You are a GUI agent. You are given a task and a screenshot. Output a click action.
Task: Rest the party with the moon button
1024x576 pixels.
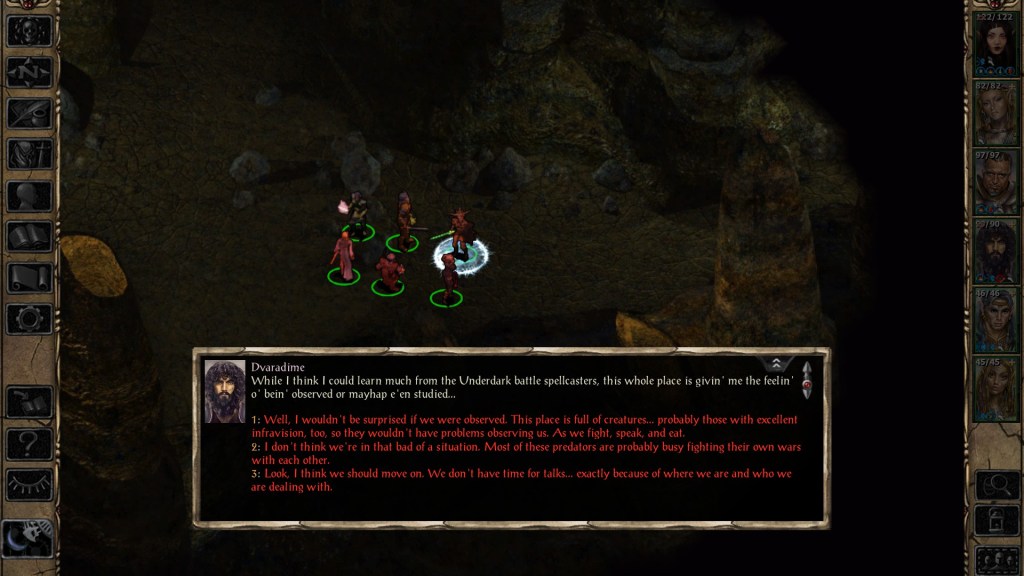coord(29,537)
